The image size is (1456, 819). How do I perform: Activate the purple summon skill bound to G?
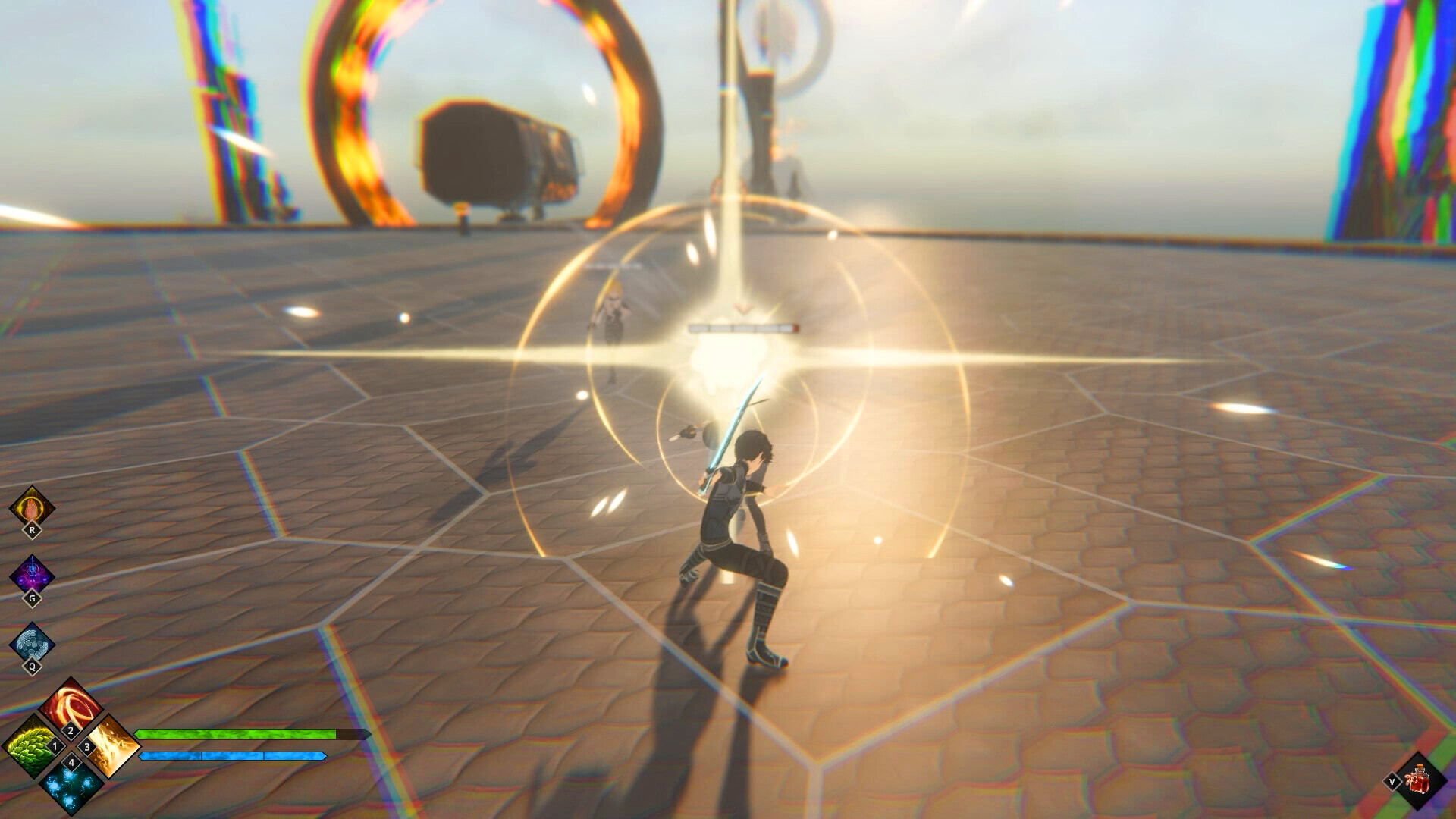coord(31,574)
